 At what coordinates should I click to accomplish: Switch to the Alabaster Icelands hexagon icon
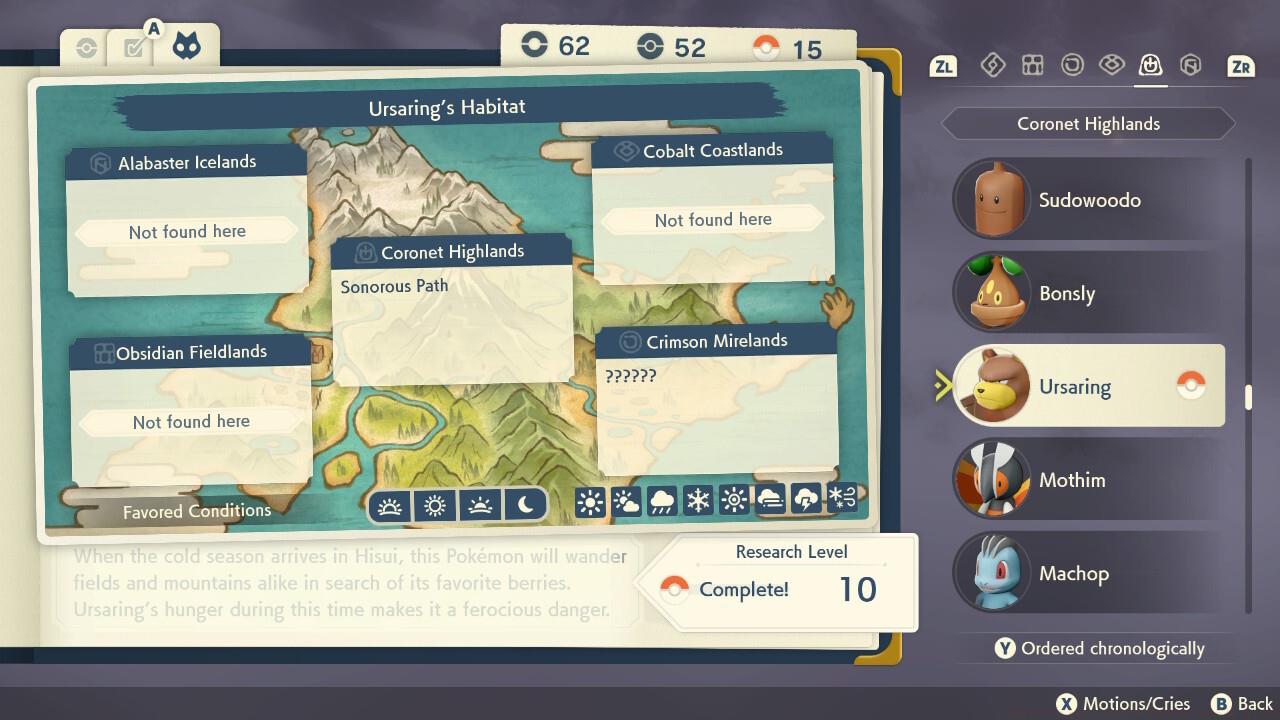(1190, 66)
